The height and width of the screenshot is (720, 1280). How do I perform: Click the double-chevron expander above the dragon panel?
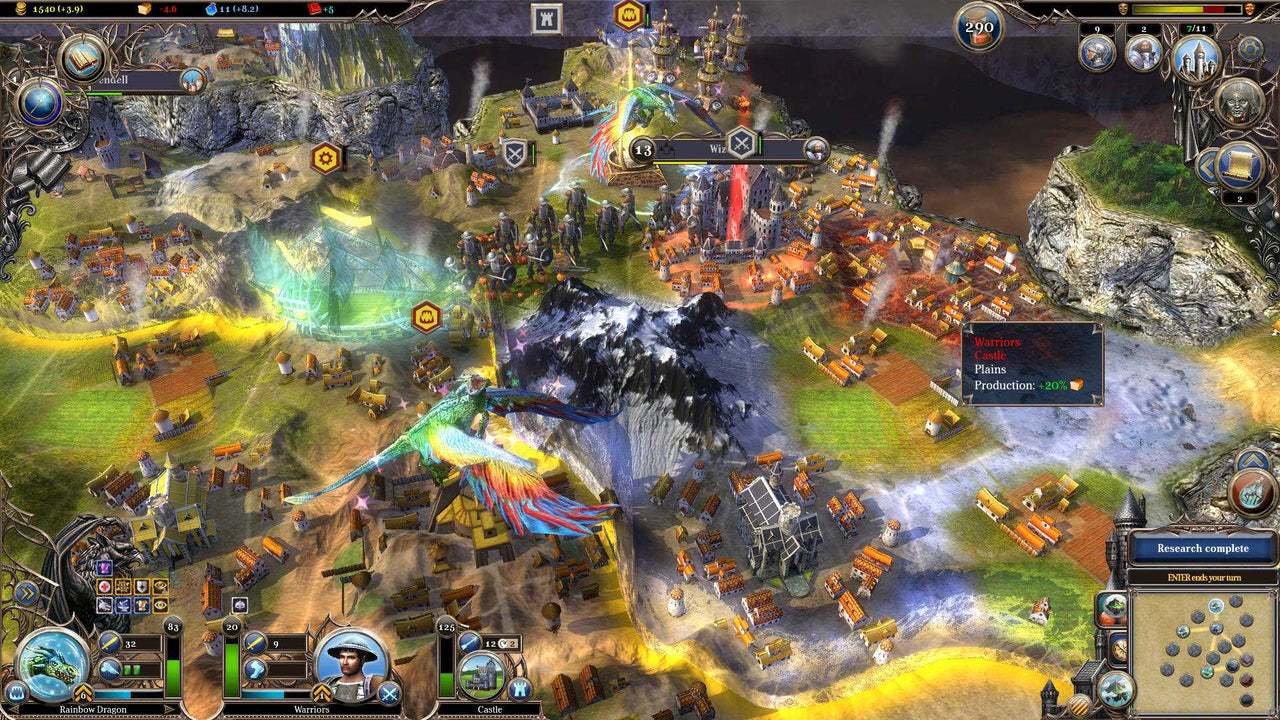click(x=25, y=591)
